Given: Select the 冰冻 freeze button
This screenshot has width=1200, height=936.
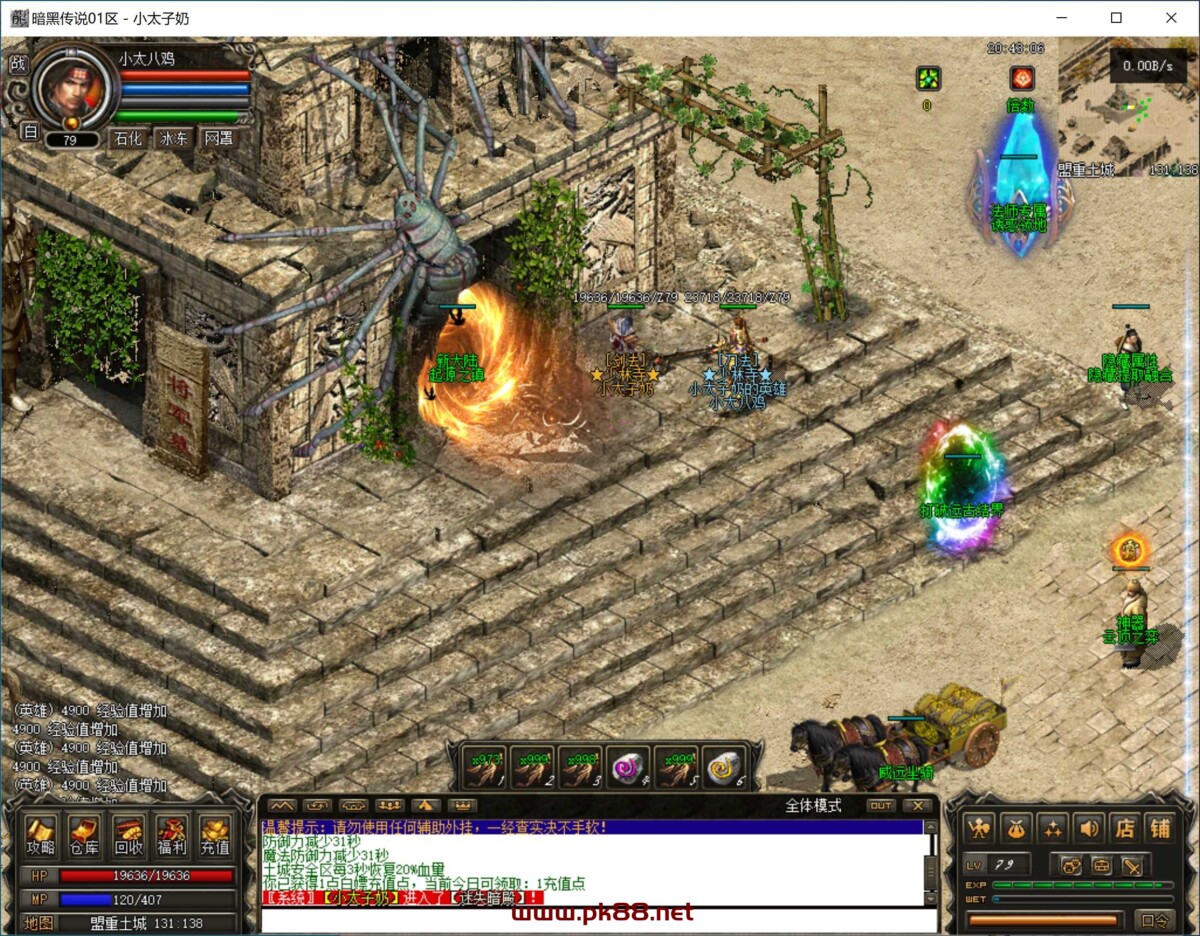Looking at the screenshot, I should 173,139.
